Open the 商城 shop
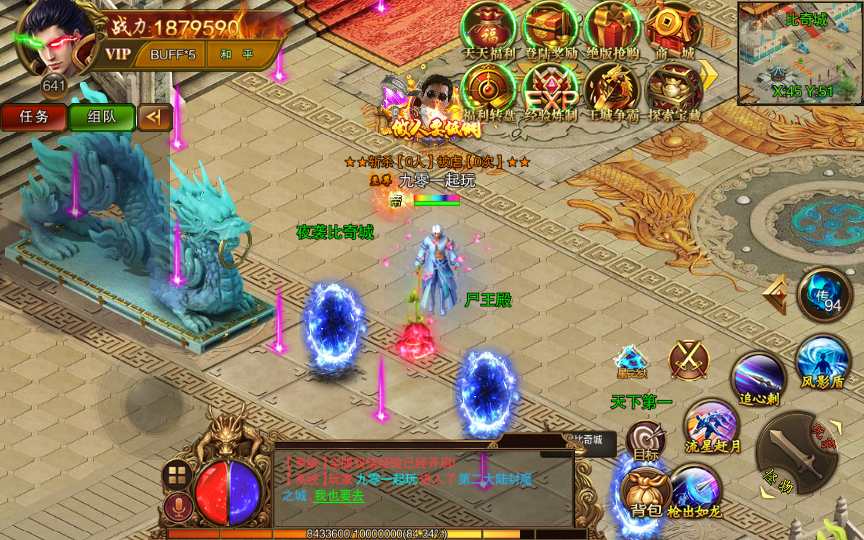864x540 pixels. click(672, 29)
